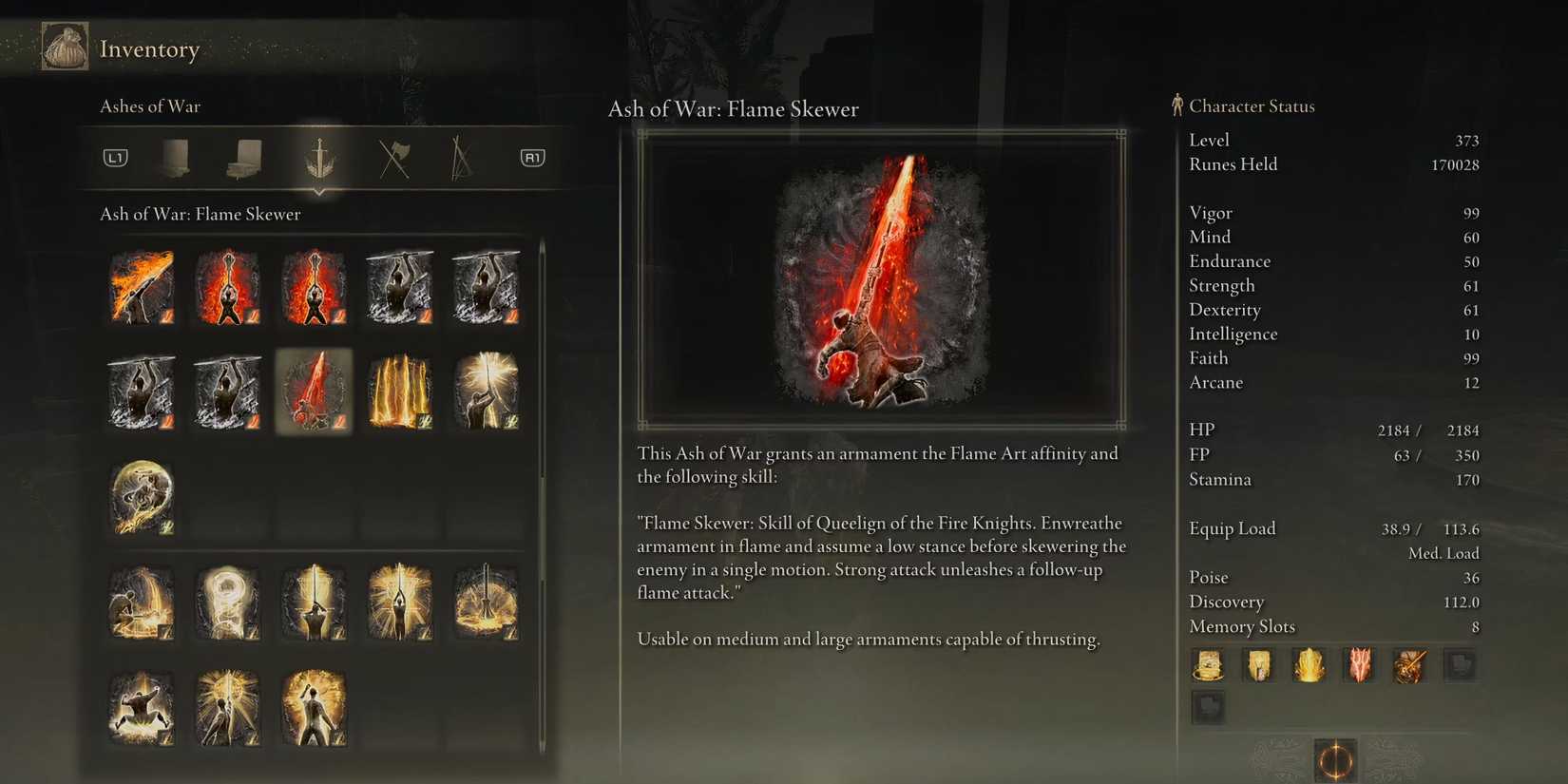Click the first golden quick item slot icon
The image size is (1568, 784).
tap(1208, 665)
